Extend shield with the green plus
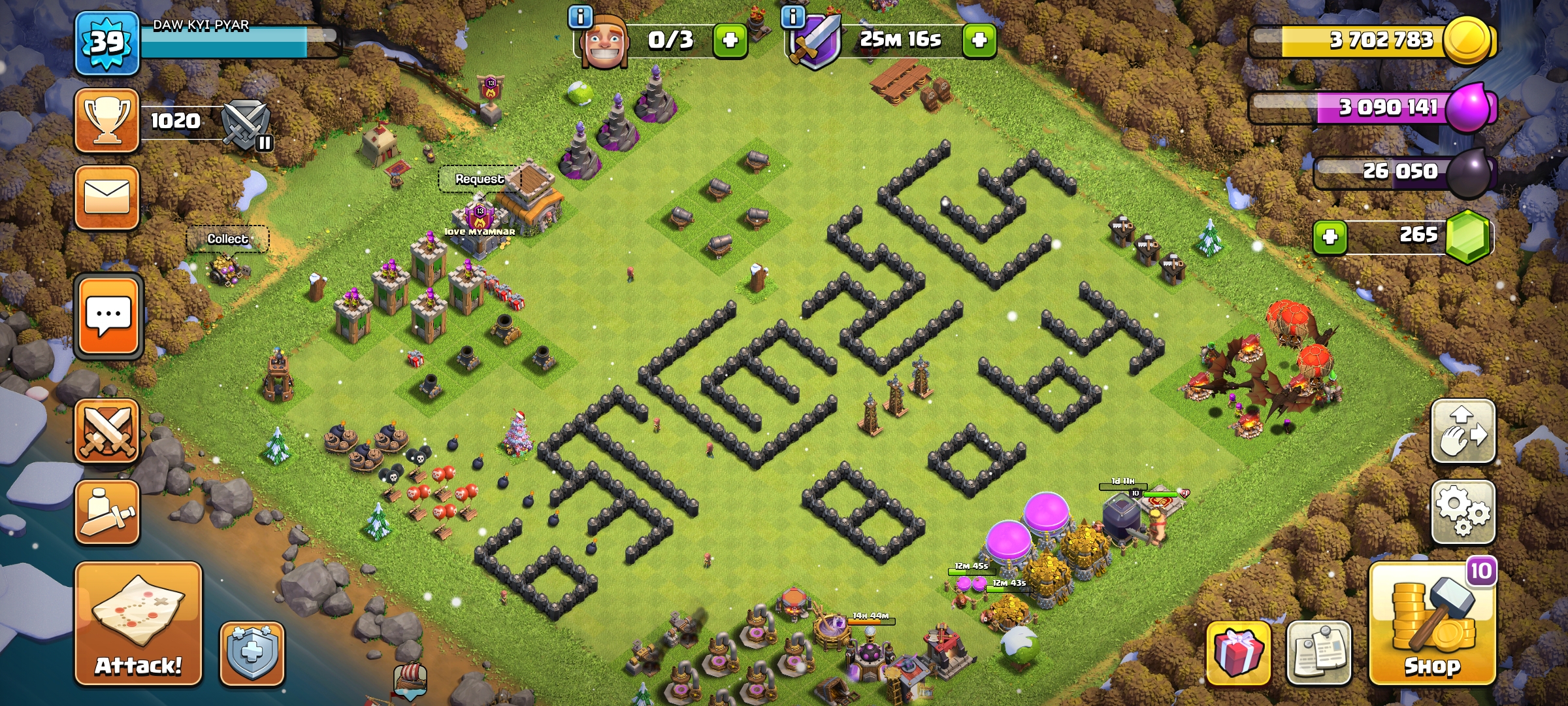The image size is (1568, 706). (979, 41)
